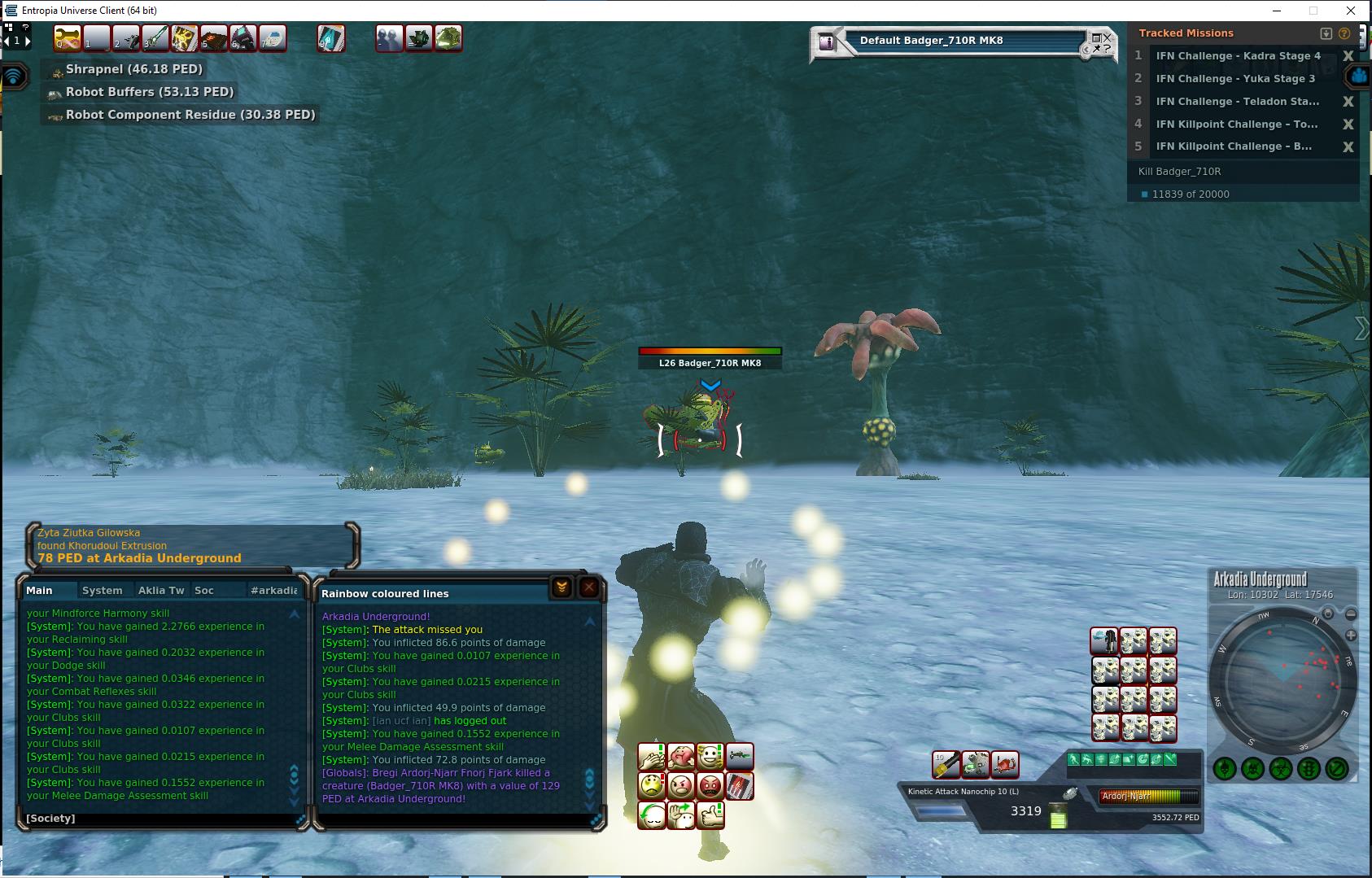Use the red book in hotbar slot 5
Screen dimensions: 1372x878
point(214,38)
